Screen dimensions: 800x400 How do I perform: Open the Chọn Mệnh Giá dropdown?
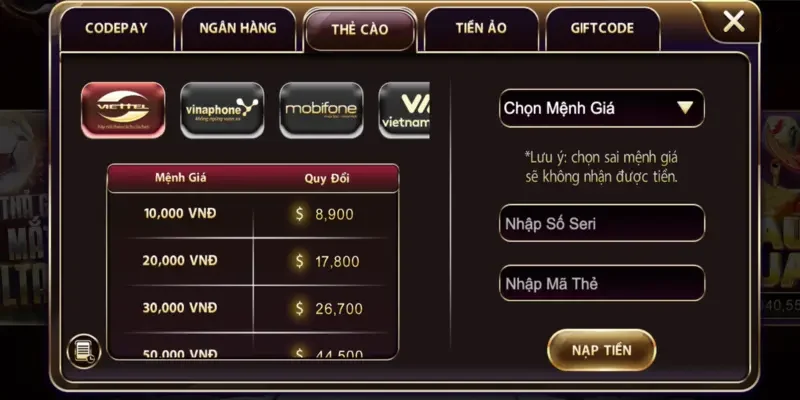pos(601,108)
